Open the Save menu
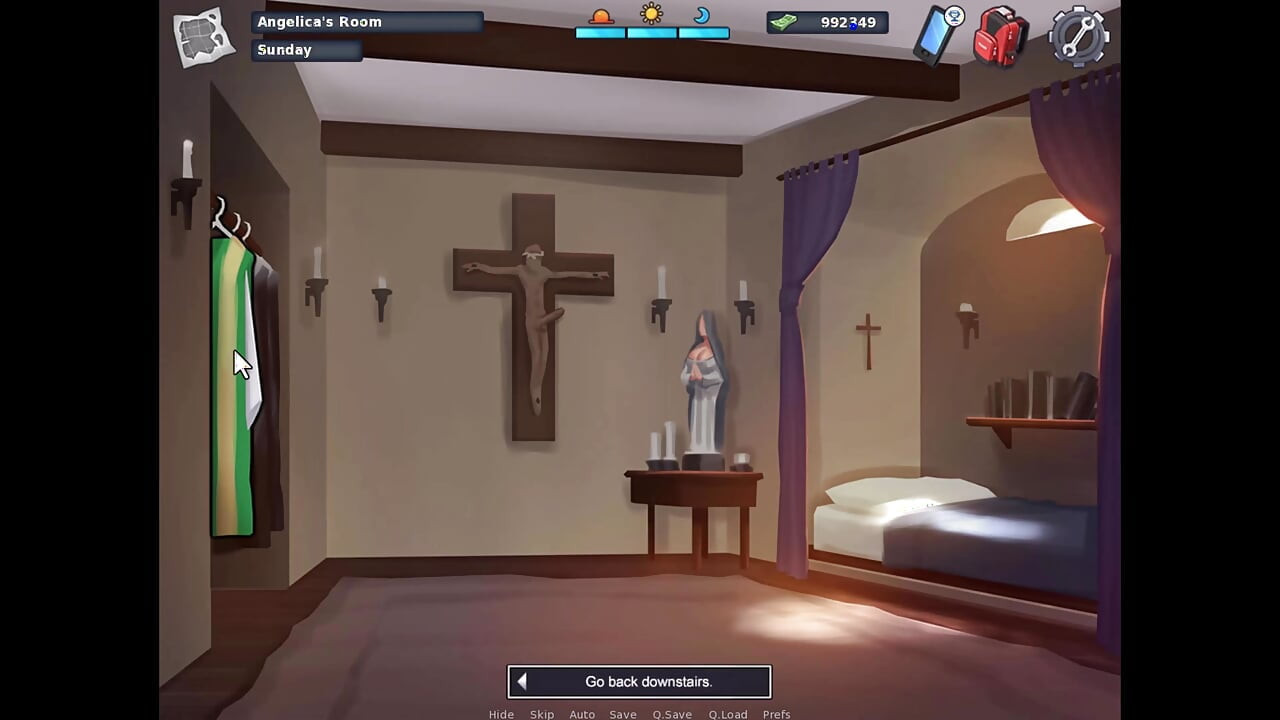Screen dimensions: 1280x720 click(x=622, y=714)
